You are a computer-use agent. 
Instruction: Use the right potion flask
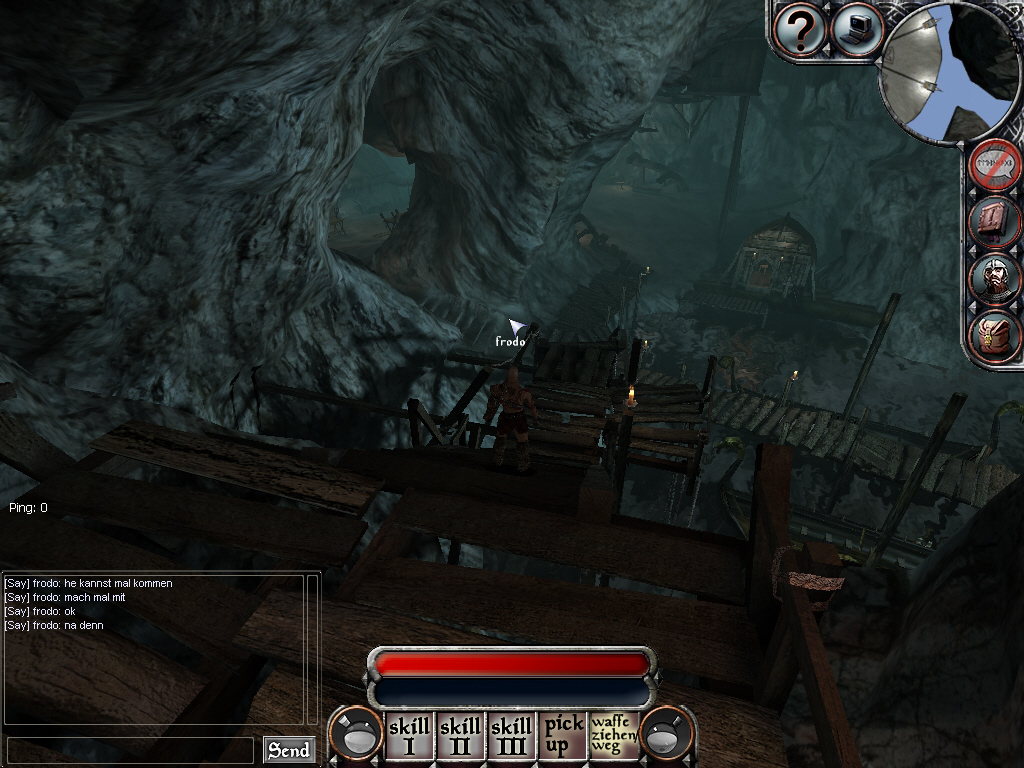(x=665, y=736)
